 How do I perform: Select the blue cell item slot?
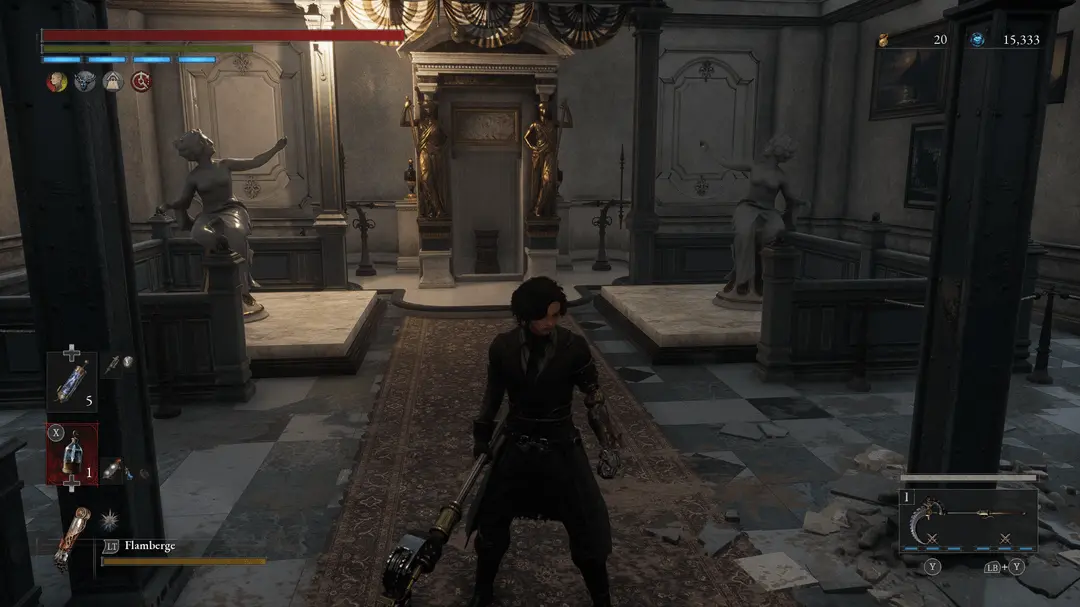[72, 381]
